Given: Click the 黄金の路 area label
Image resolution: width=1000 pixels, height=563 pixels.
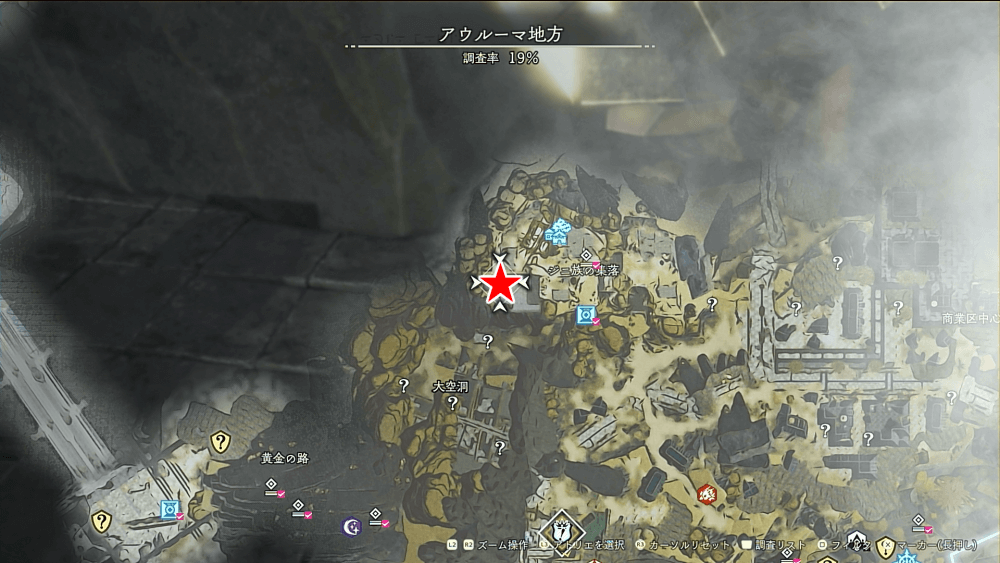Looking at the screenshot, I should (284, 458).
